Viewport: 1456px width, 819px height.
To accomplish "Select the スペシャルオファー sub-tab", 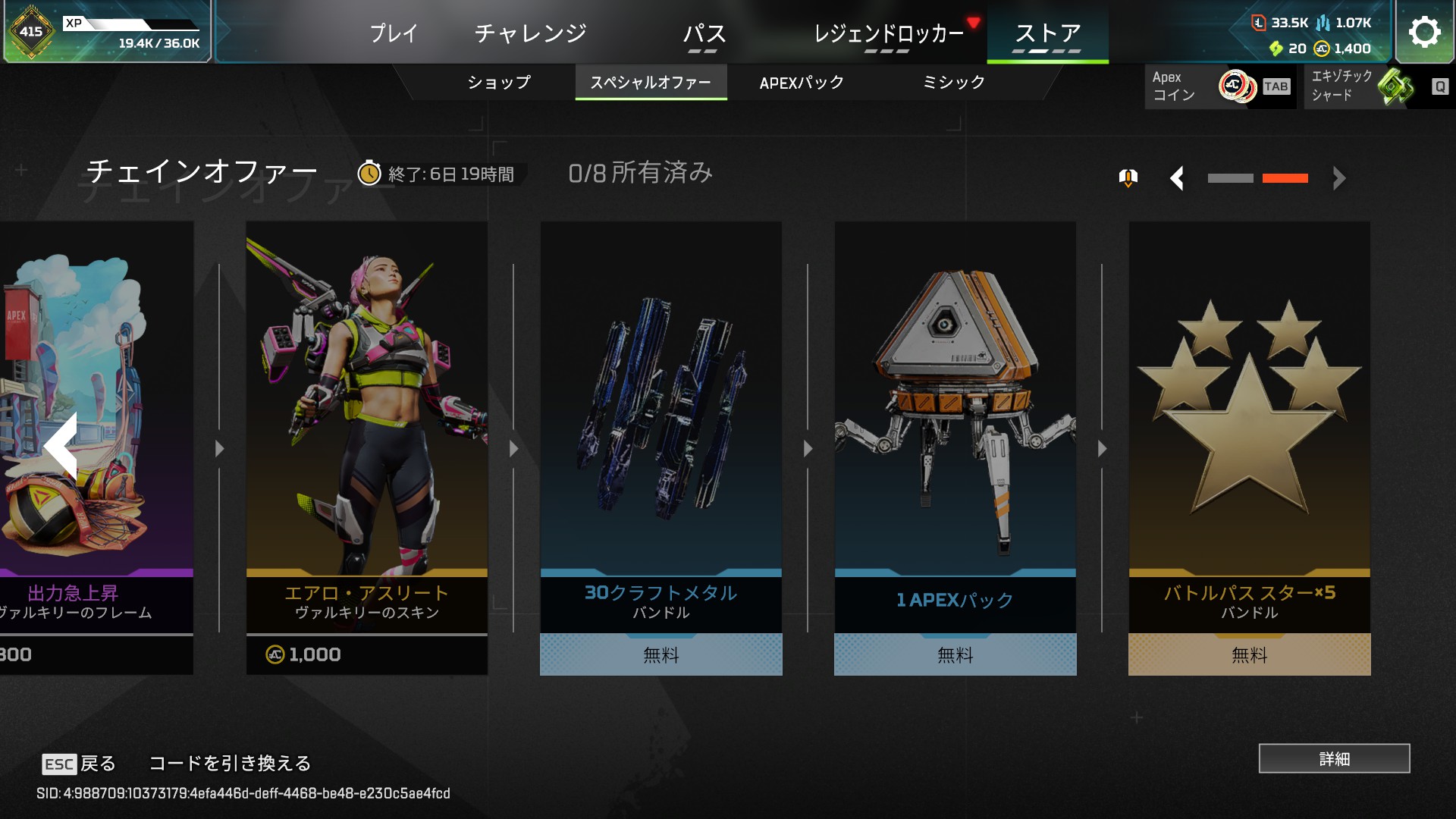I will 651,82.
